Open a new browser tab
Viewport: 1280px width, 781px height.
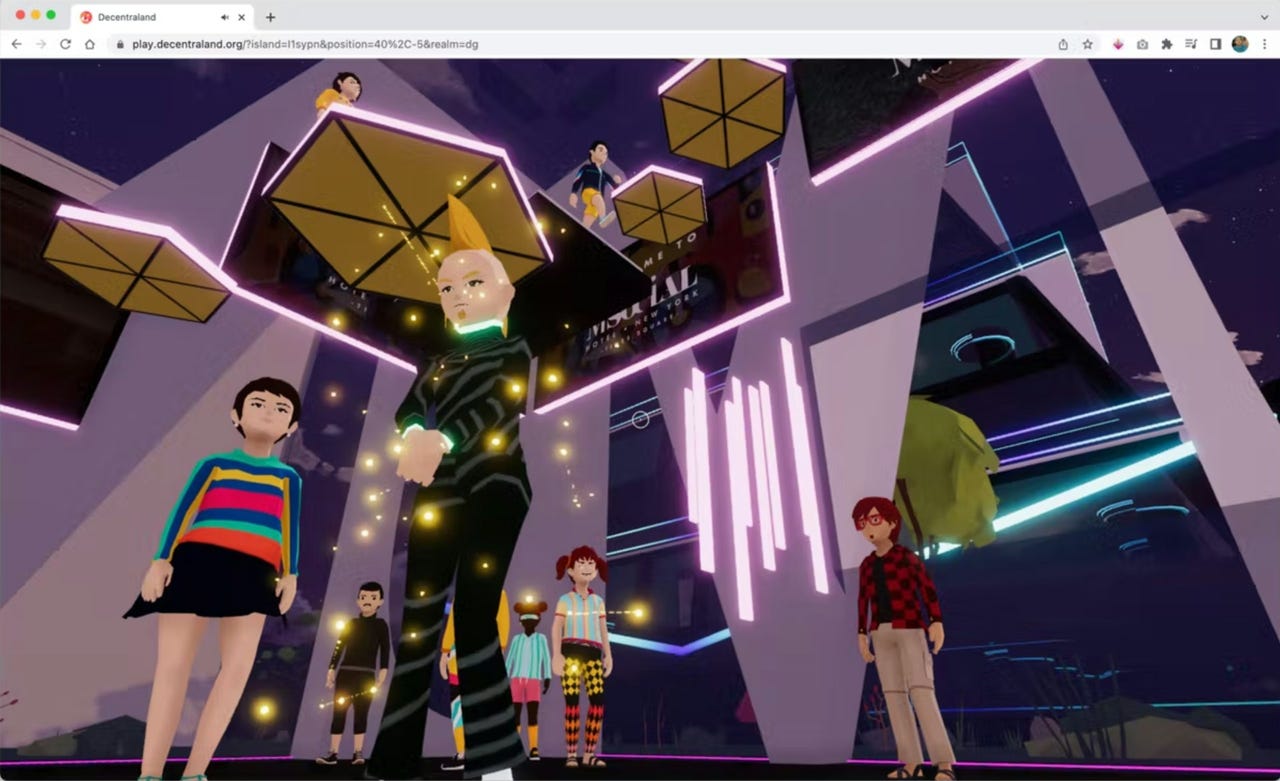click(x=270, y=16)
